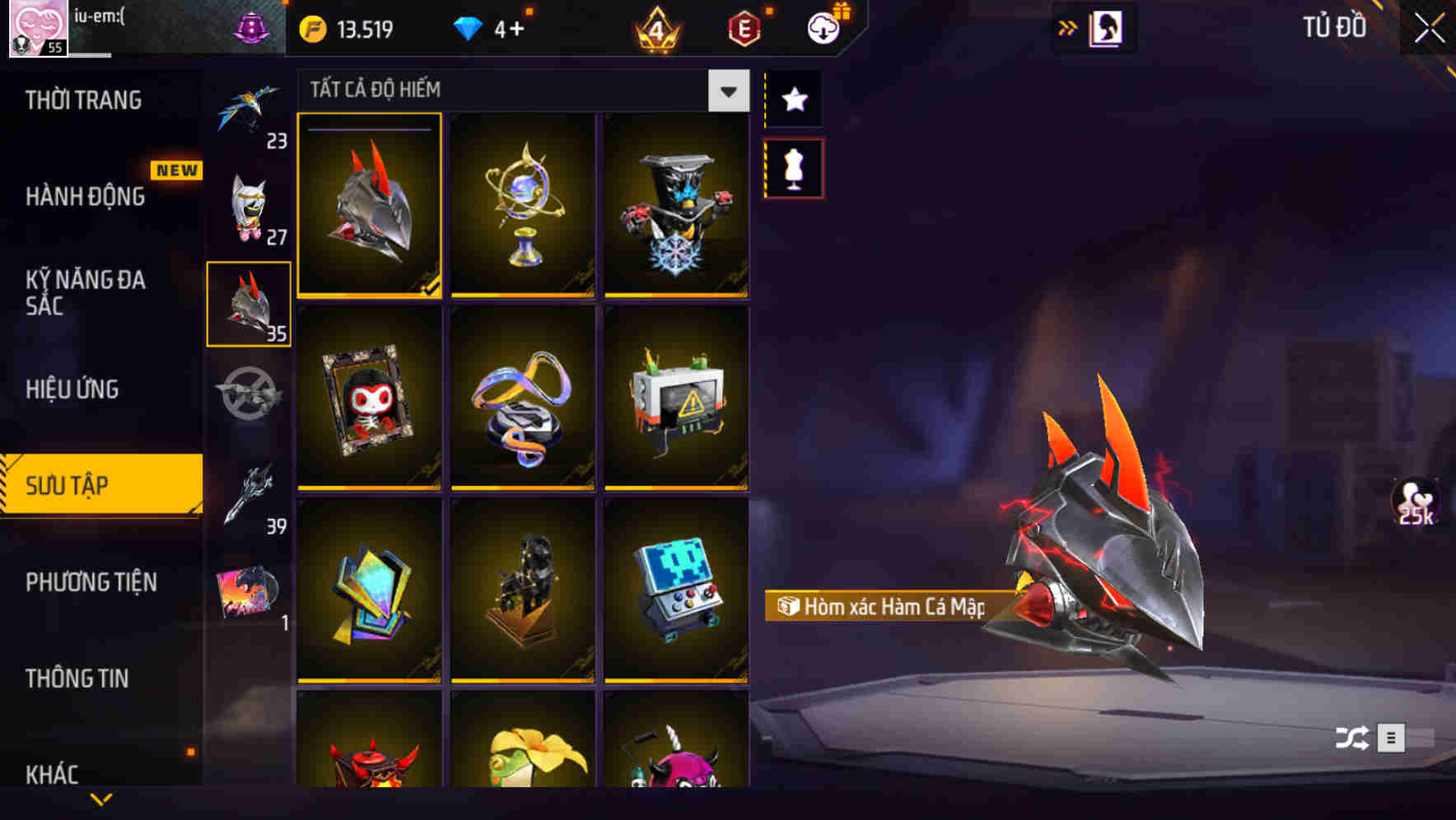Image resolution: width=1456 pixels, height=820 pixels.
Task: Open the item list view icon bottom right
Action: click(x=1393, y=738)
